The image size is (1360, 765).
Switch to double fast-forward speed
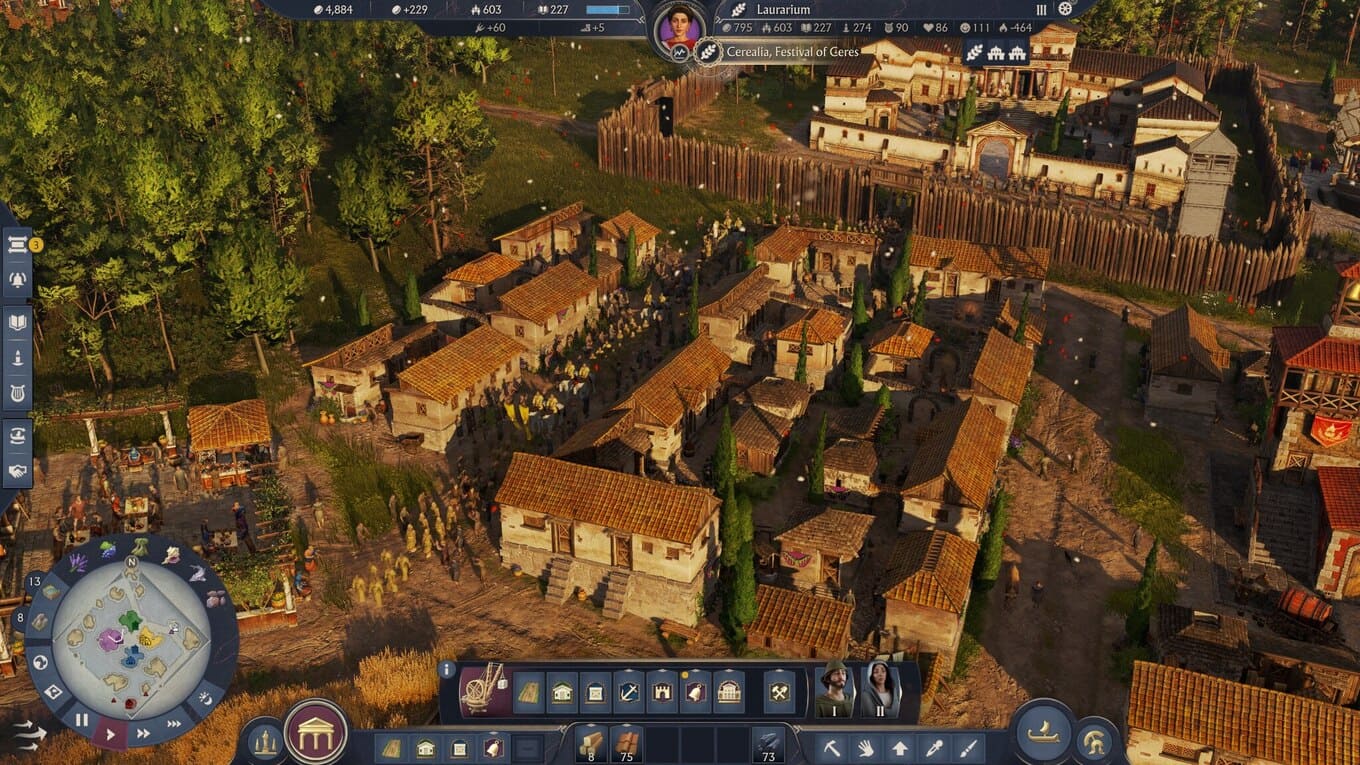click(144, 733)
